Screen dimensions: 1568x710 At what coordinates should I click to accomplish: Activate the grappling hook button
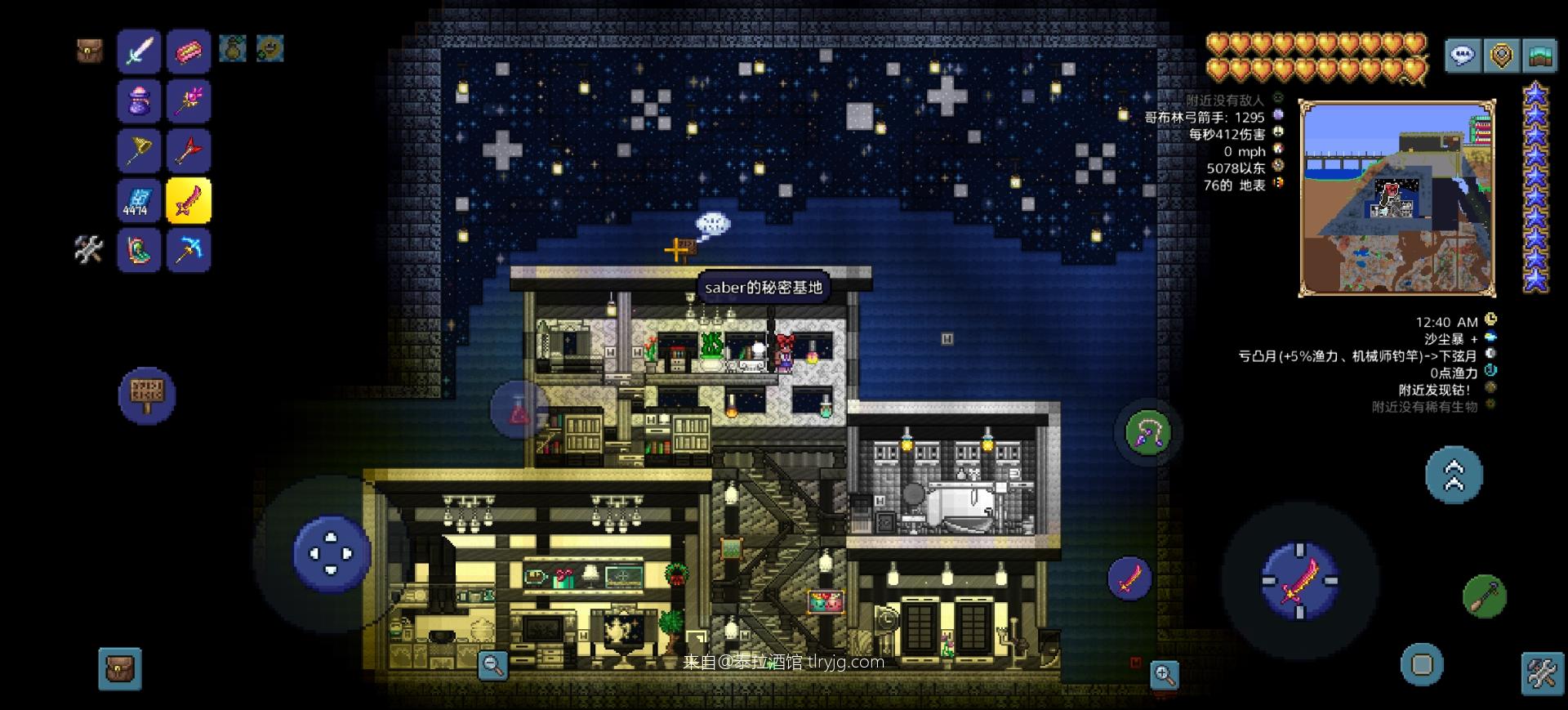1147,433
